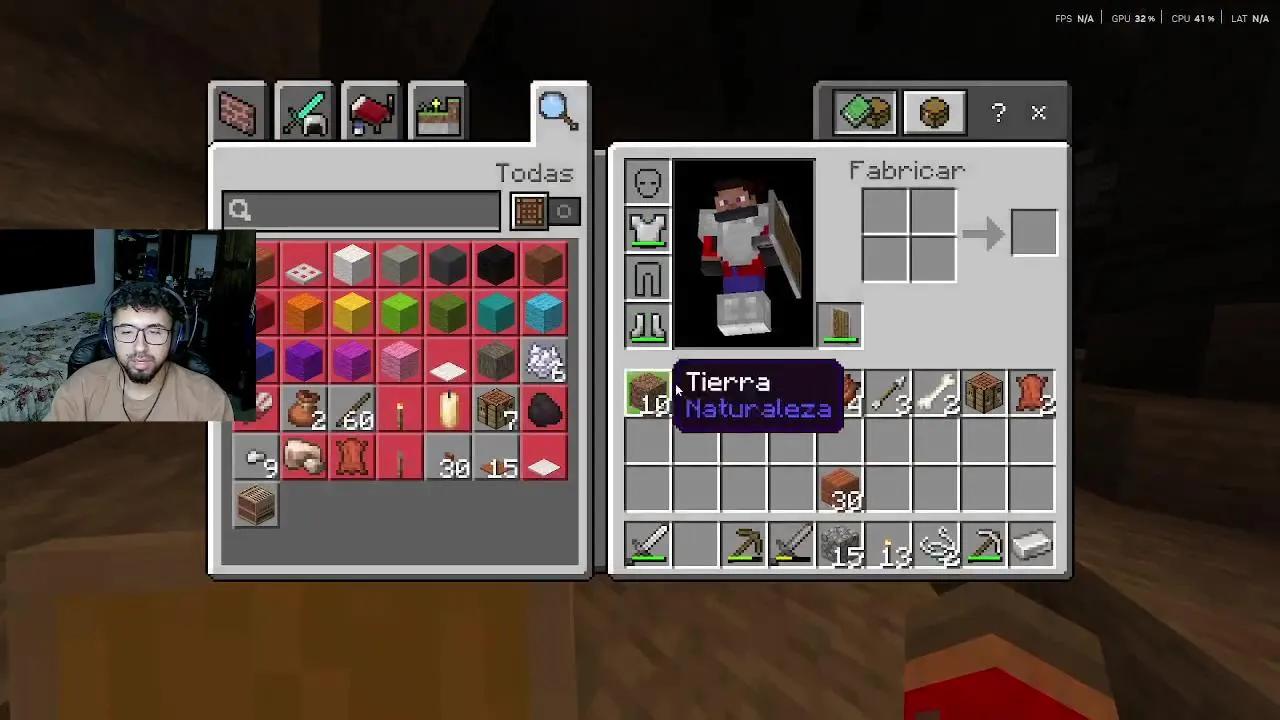Click the helmet armor slot
Image resolution: width=1280 pixels, height=720 pixels.
[x=647, y=181]
